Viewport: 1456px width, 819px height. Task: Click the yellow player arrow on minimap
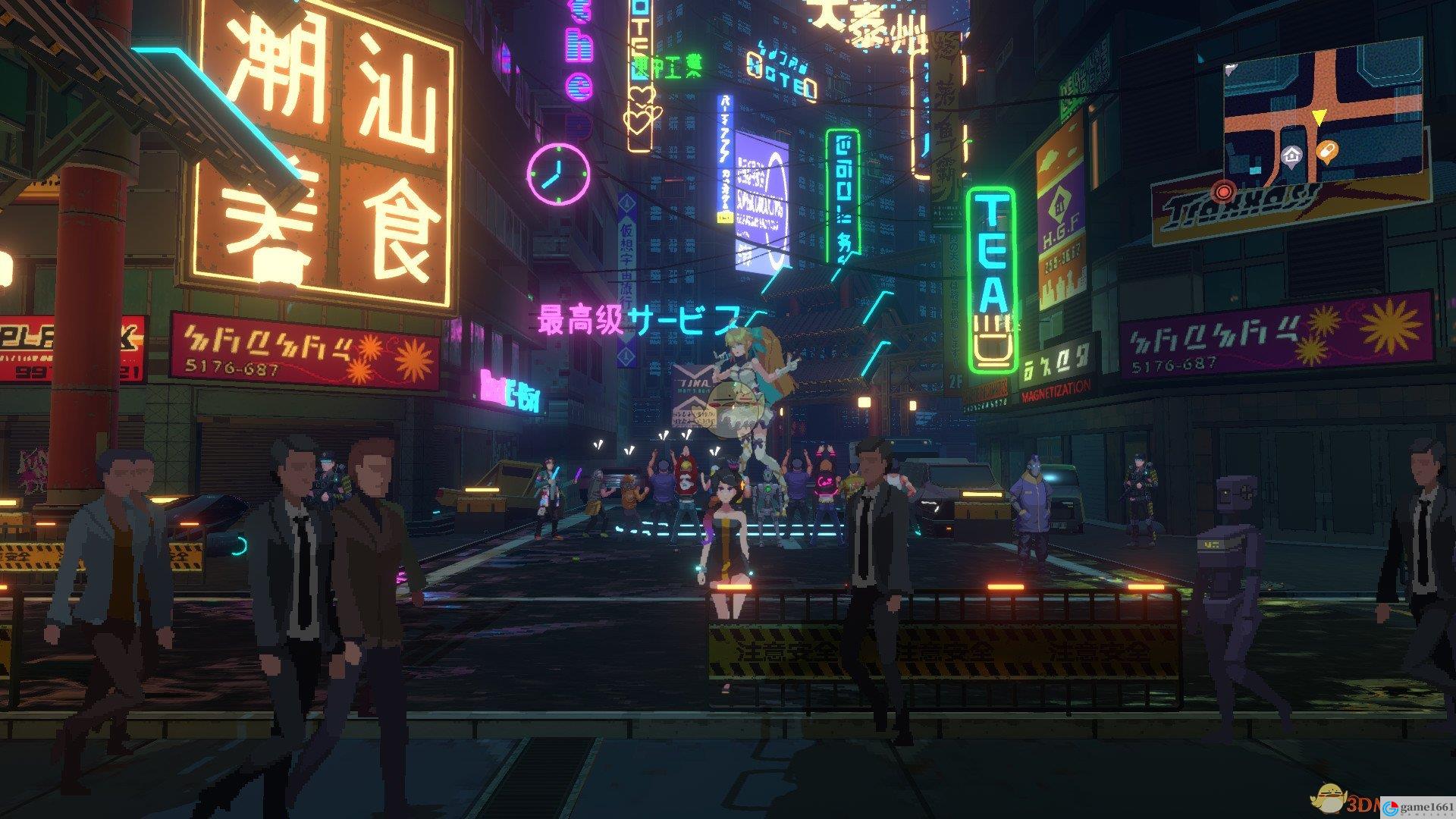(x=1319, y=118)
